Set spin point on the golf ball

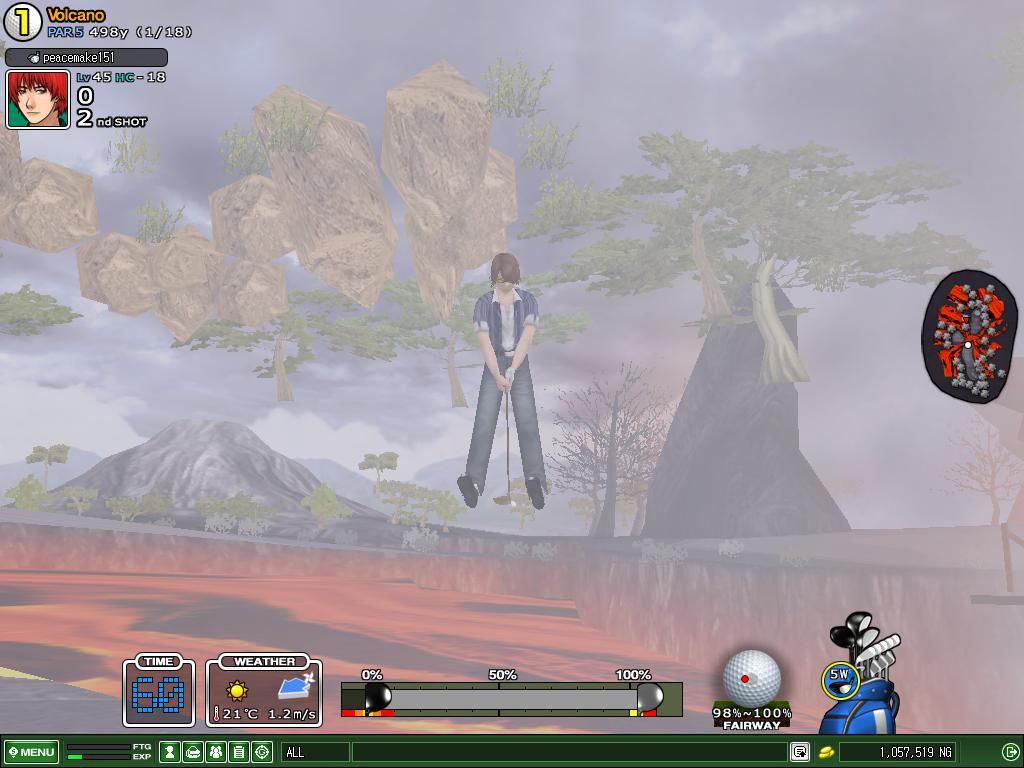tap(751, 677)
